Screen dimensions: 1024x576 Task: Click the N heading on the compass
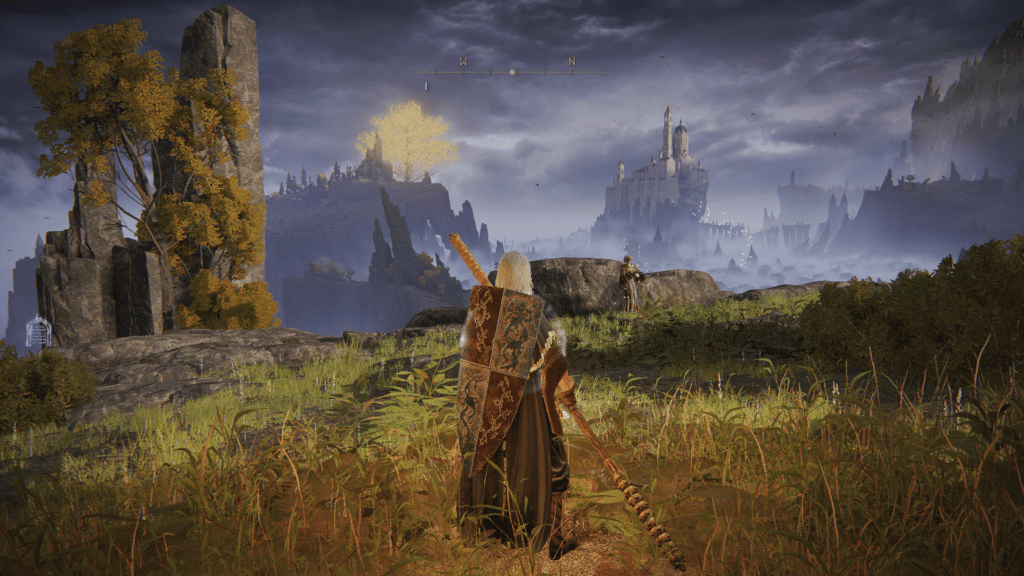pyautogui.click(x=572, y=62)
